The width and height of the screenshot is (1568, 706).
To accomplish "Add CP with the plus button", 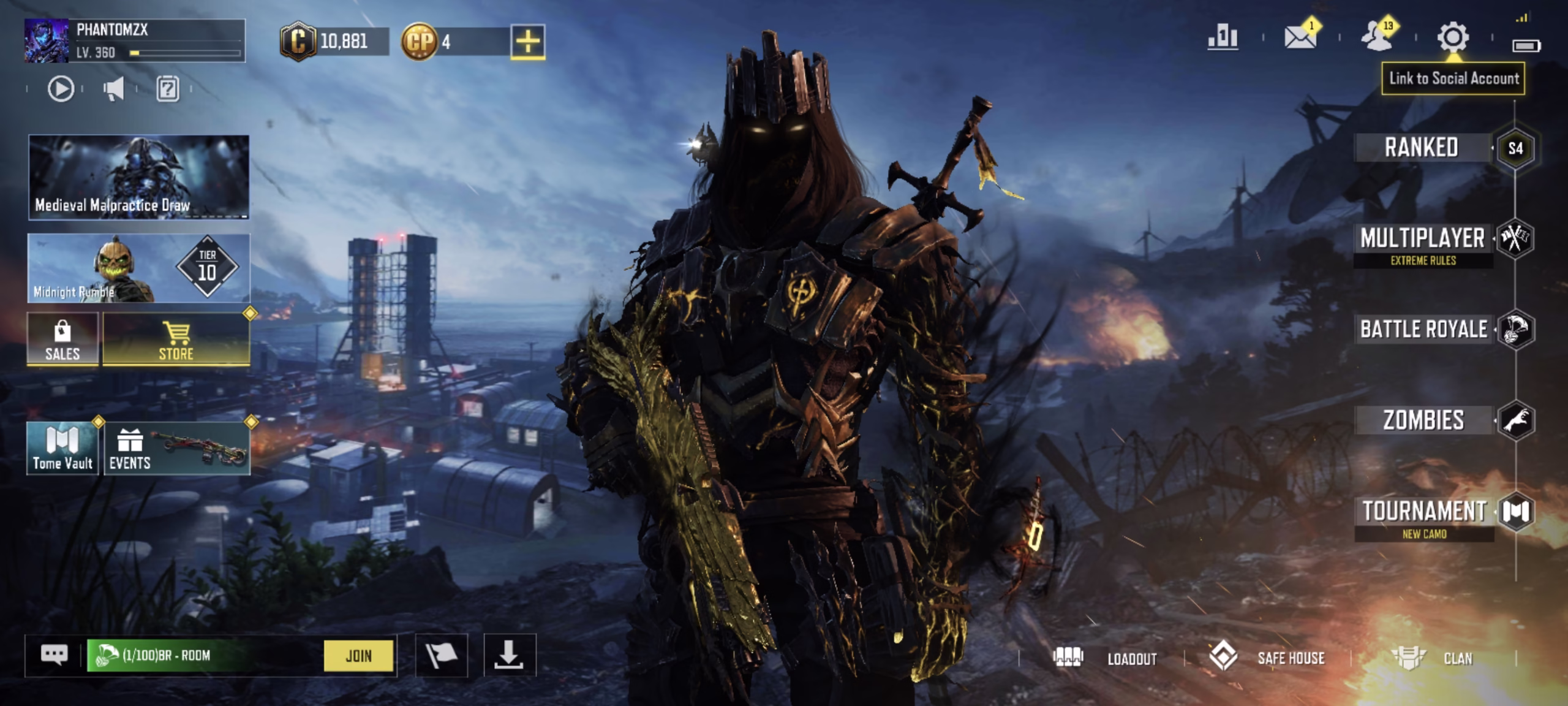I will (x=528, y=42).
